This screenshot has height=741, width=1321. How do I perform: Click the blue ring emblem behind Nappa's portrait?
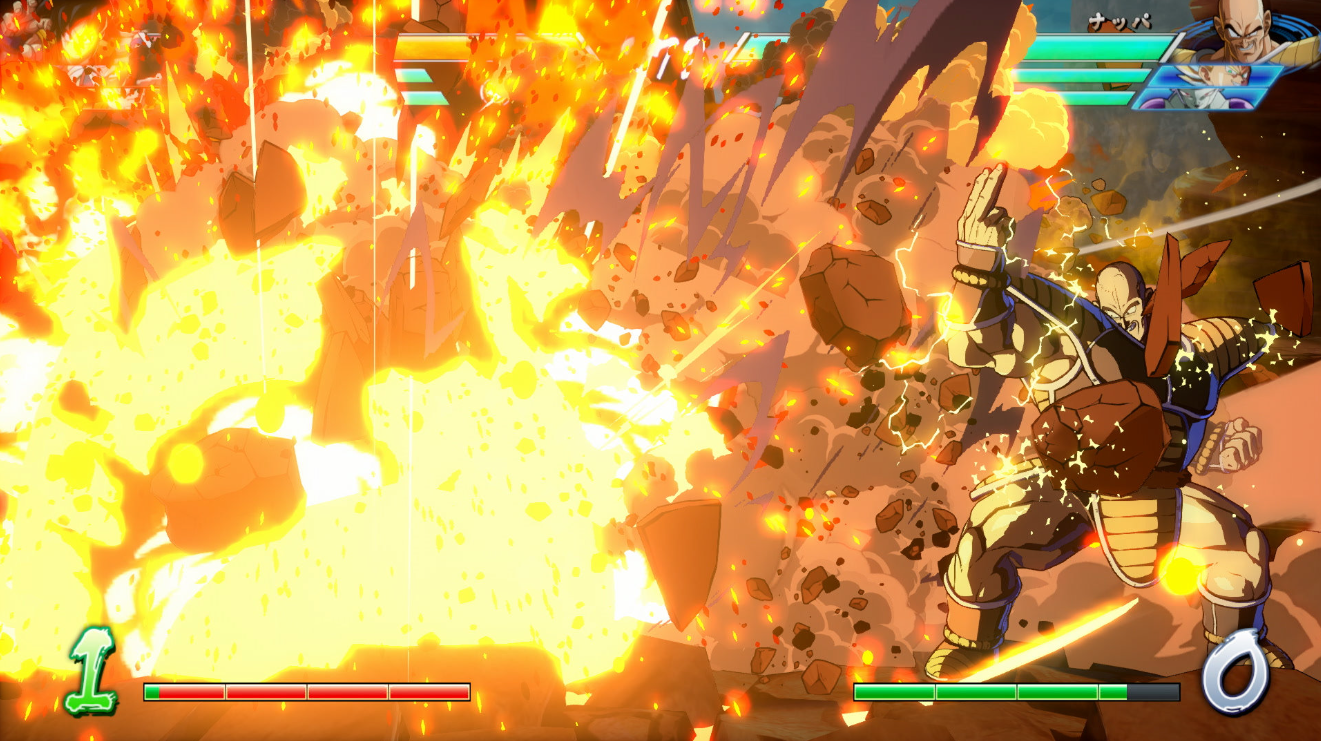(1297, 28)
